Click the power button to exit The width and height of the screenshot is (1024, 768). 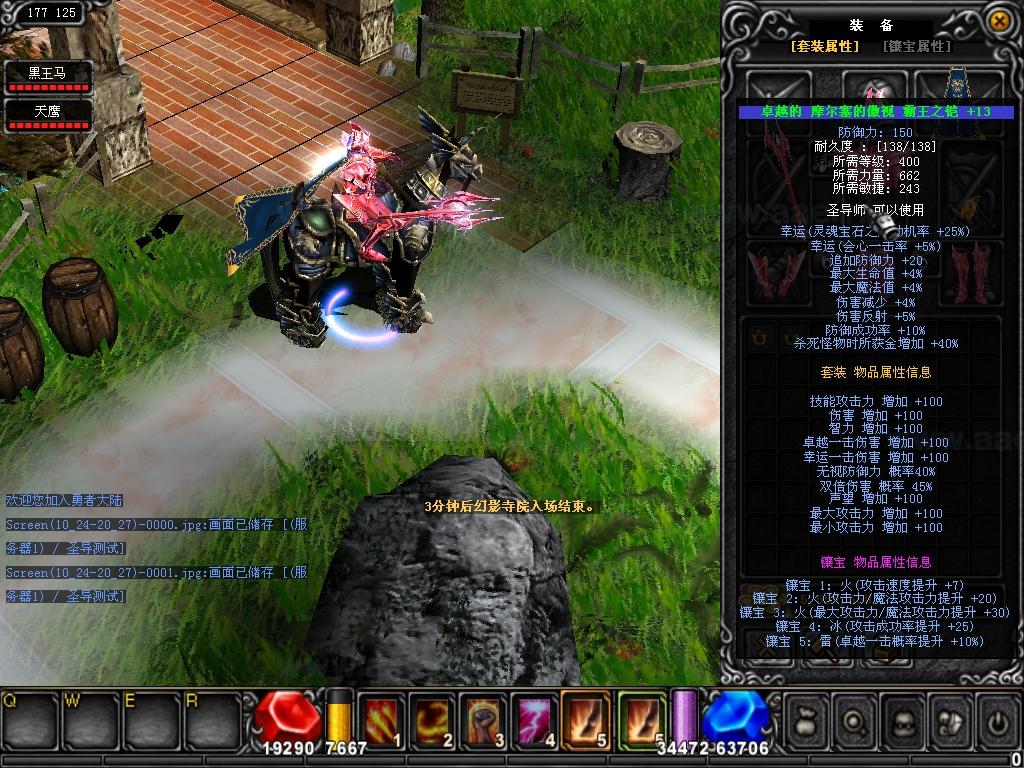pyautogui.click(x=999, y=718)
